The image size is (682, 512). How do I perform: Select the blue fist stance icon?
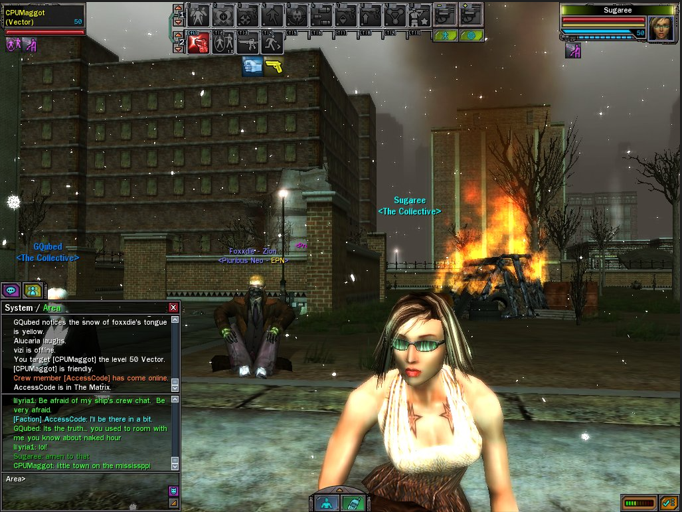(x=252, y=66)
